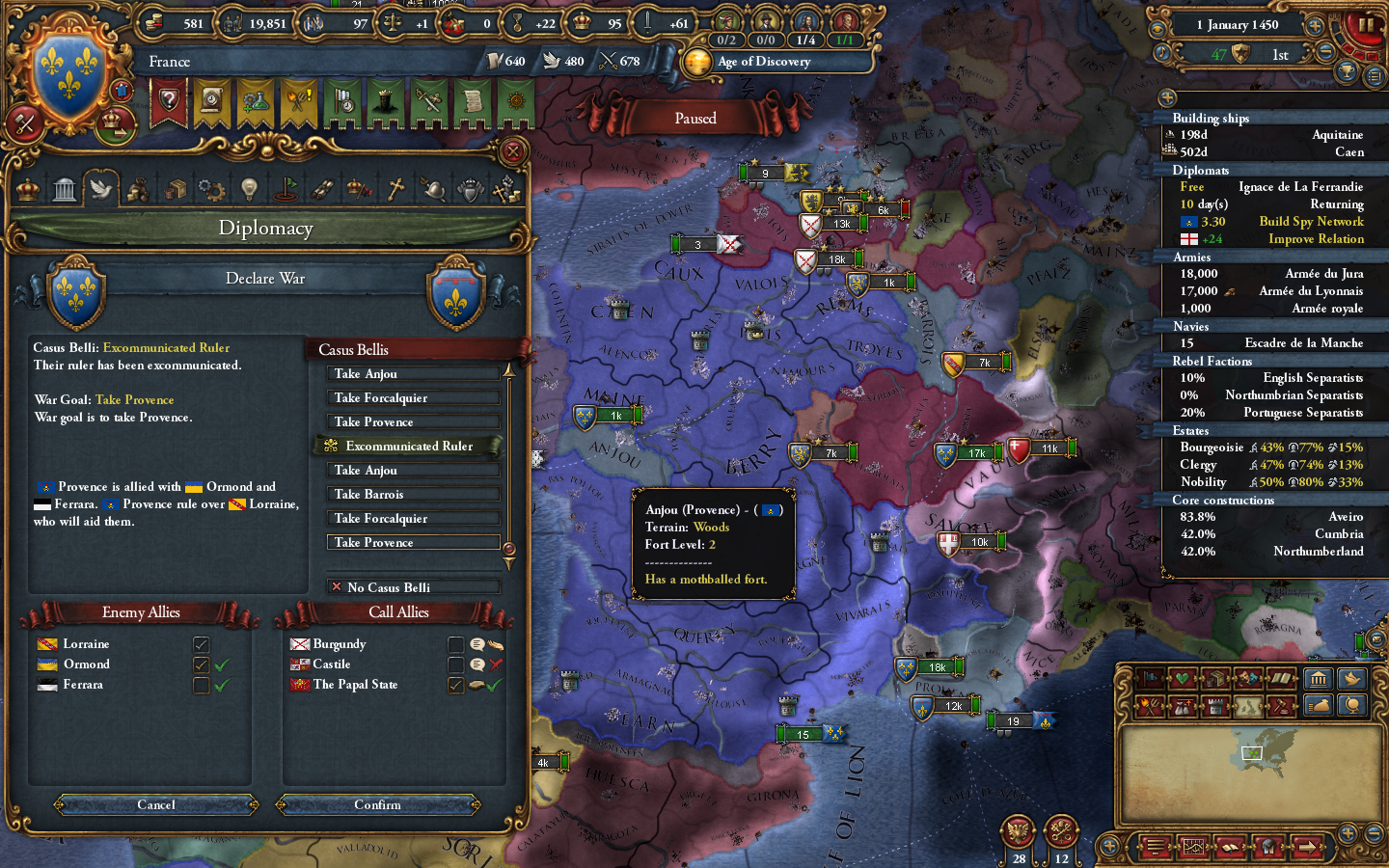Click the plus expander atop the outliner
This screenshot has width=1389, height=868.
[1167, 97]
